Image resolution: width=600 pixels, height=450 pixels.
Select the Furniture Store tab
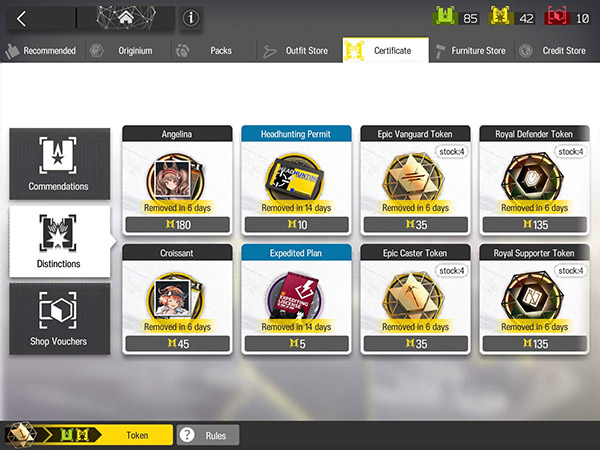pos(472,51)
